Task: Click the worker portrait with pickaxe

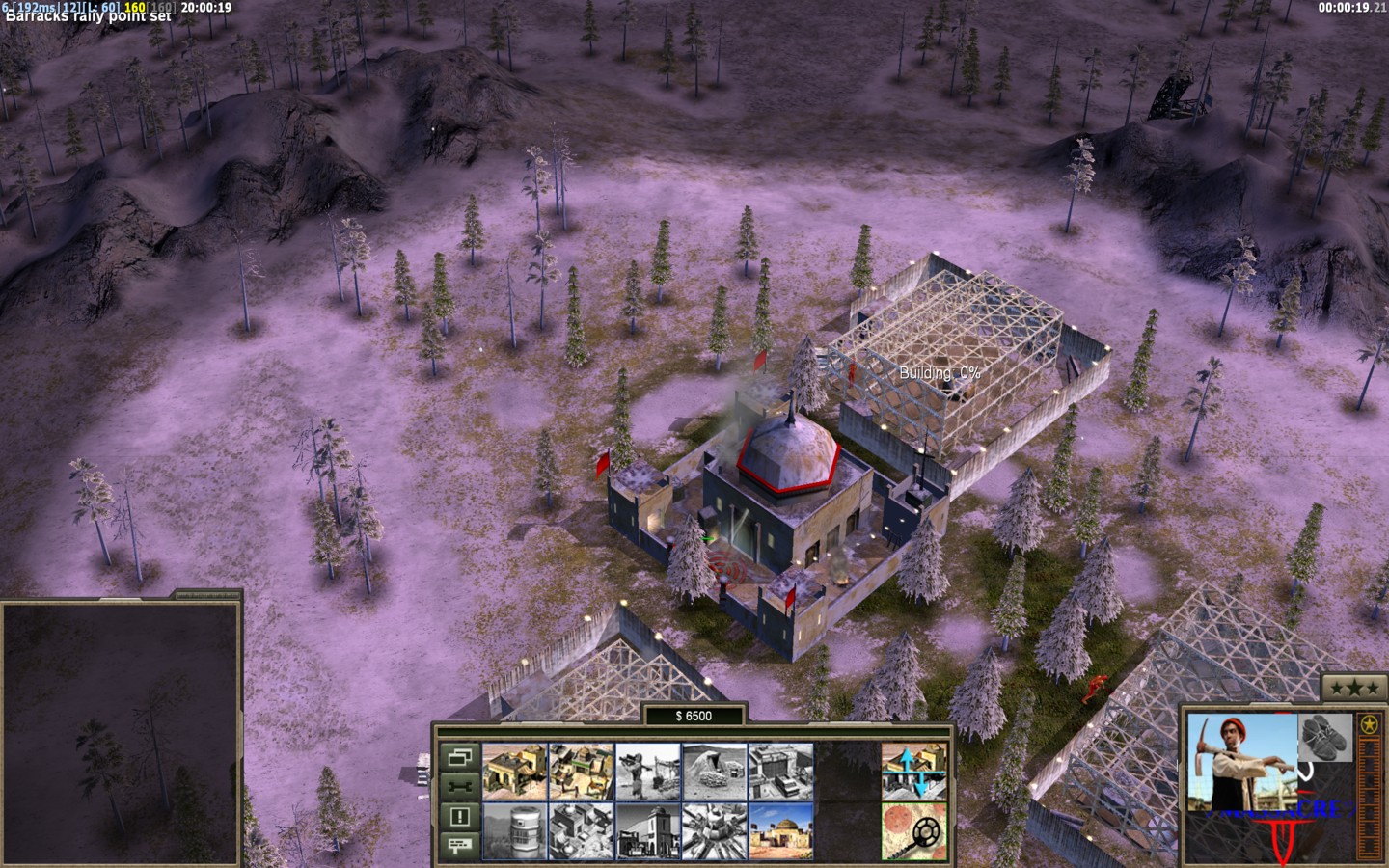Action: (1239, 762)
